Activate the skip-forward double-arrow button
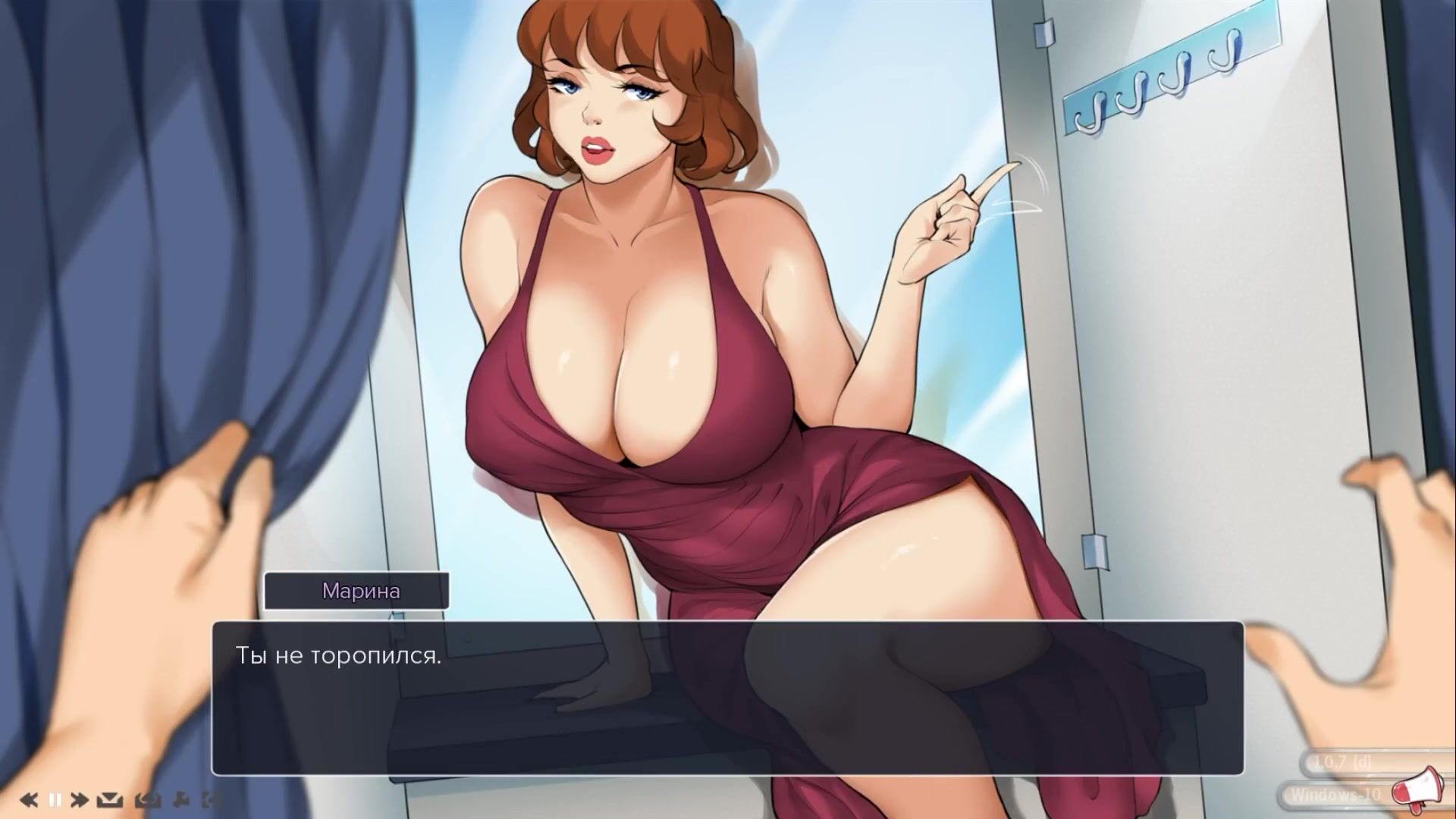The image size is (1456, 819). (80, 799)
